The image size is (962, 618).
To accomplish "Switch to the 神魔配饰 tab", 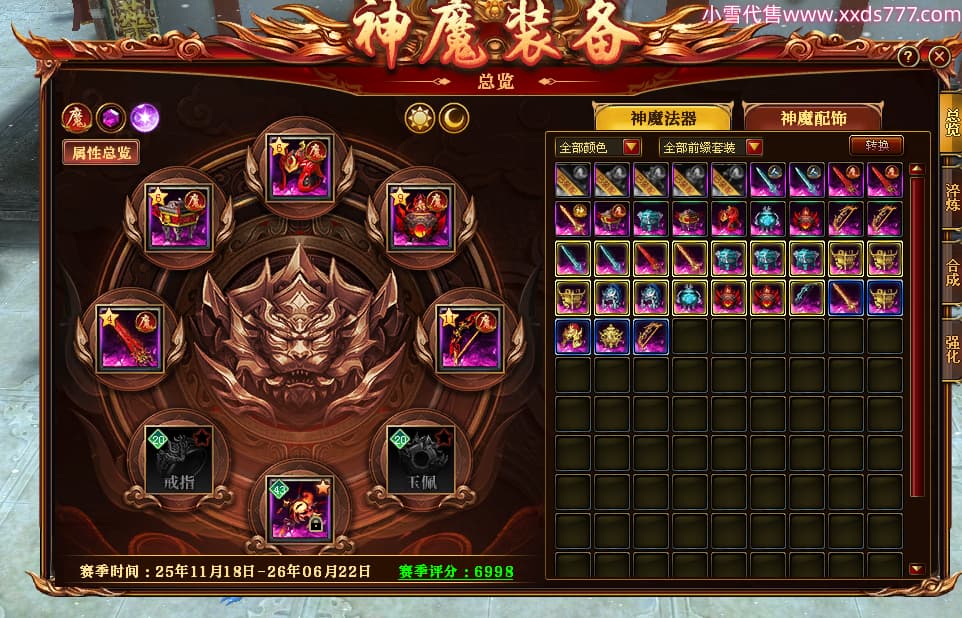I will 812,117.
